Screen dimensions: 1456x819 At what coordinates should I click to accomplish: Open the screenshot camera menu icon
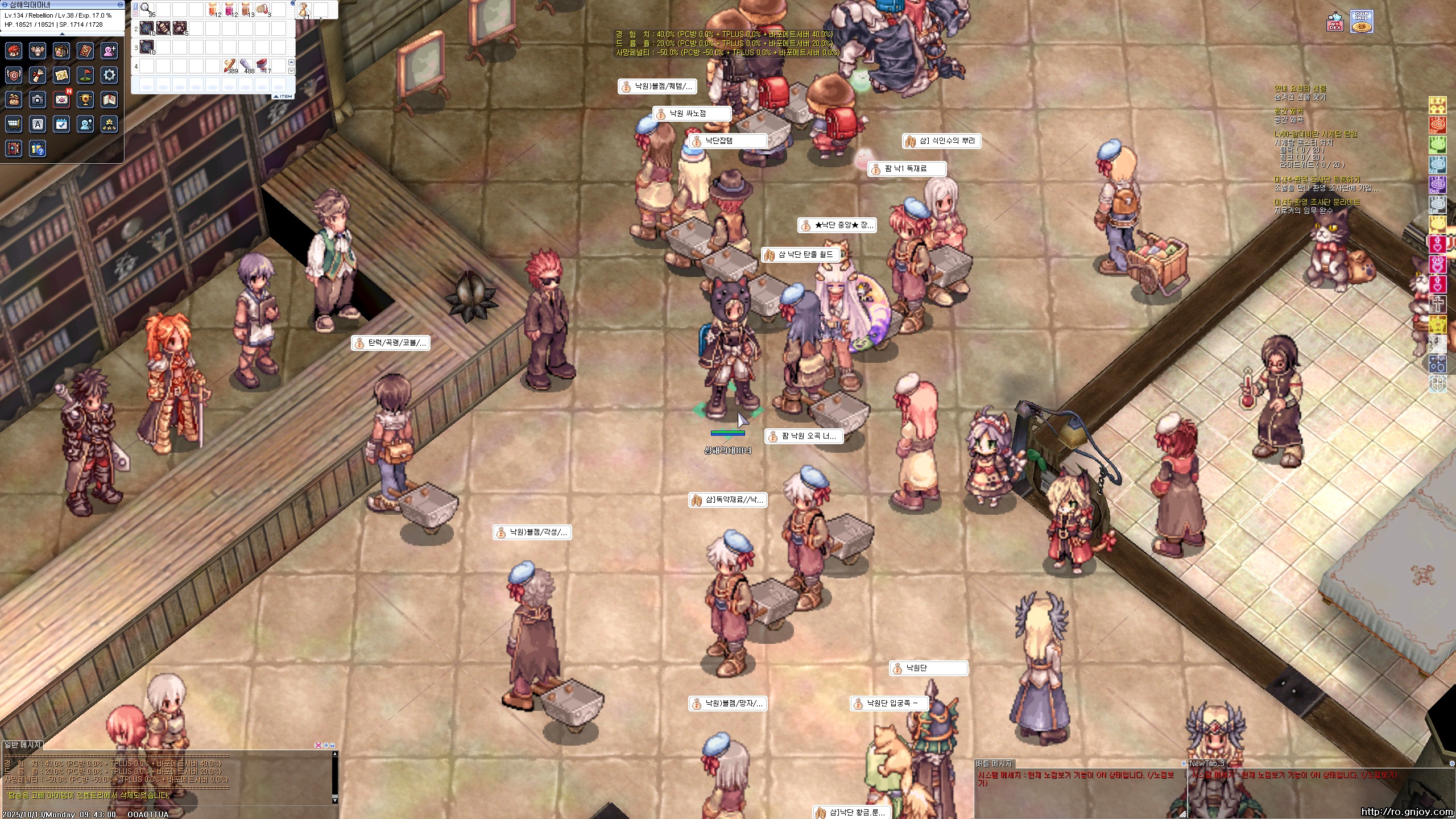(38, 100)
